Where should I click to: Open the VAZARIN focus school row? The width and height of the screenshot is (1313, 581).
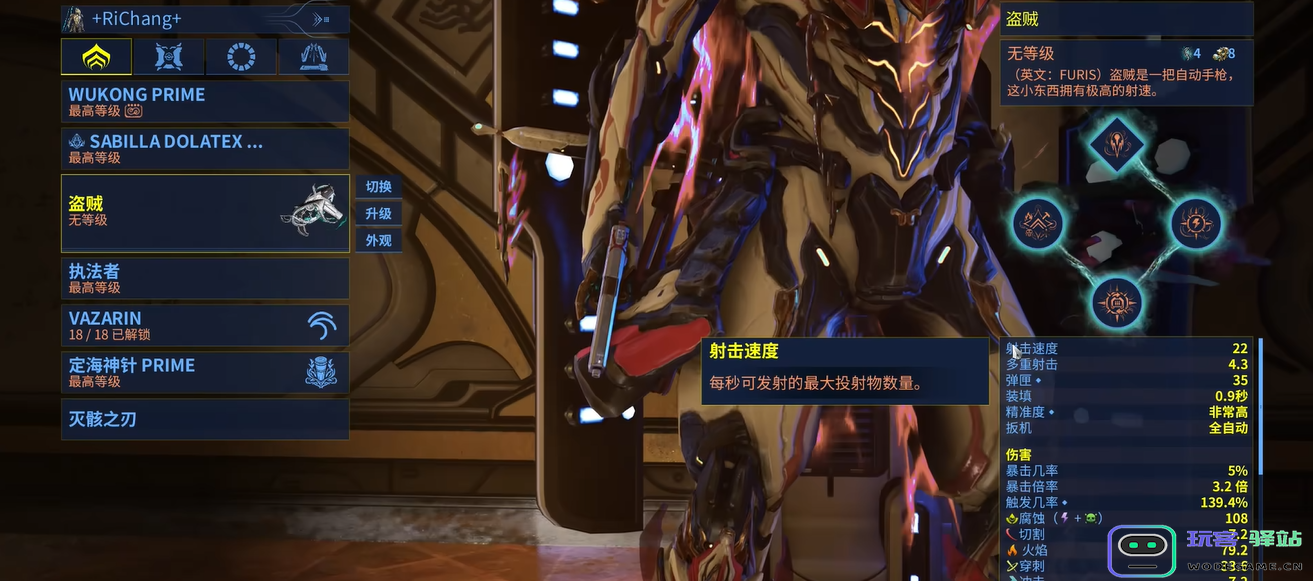205,325
